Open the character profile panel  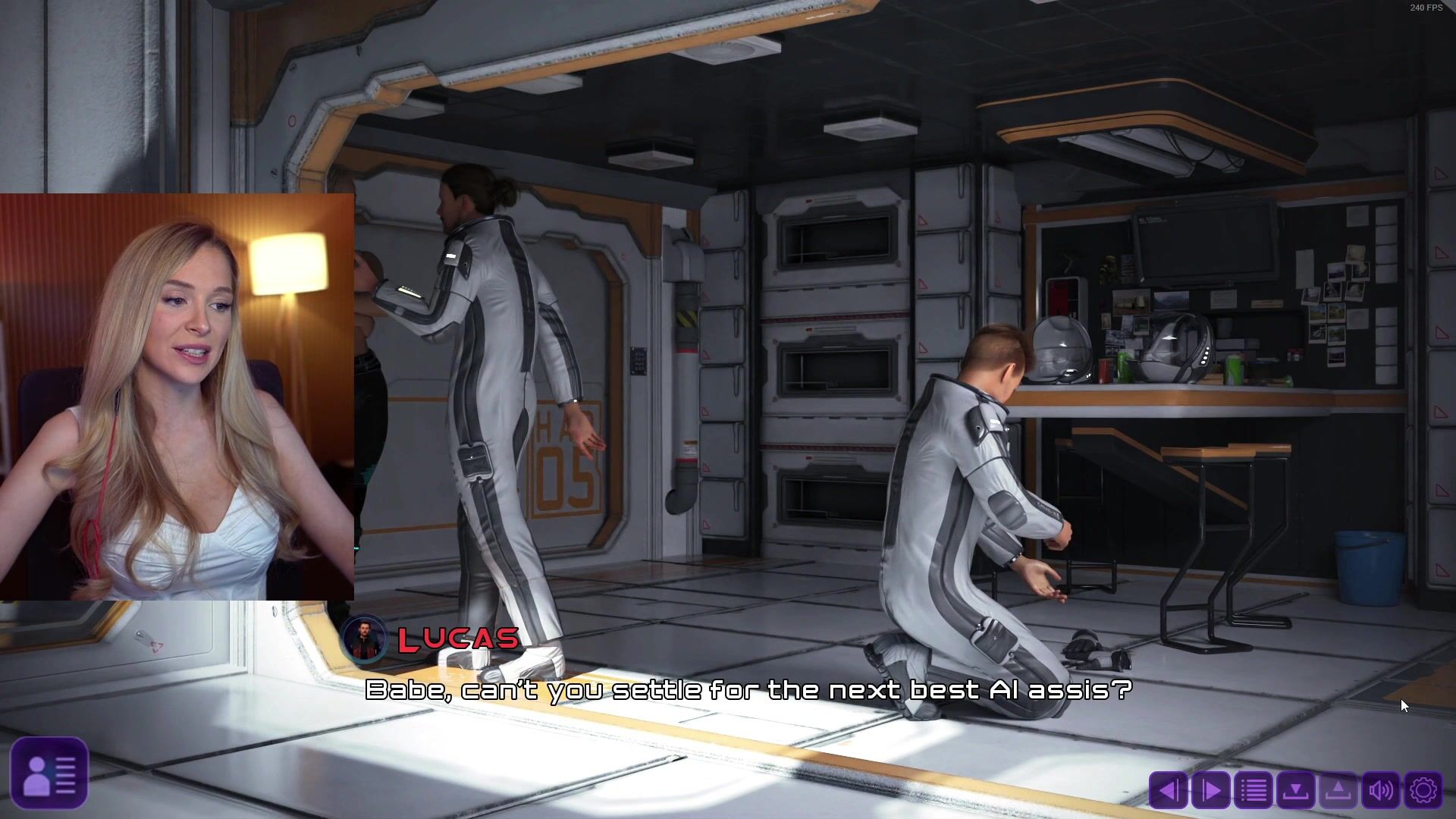[x=49, y=773]
